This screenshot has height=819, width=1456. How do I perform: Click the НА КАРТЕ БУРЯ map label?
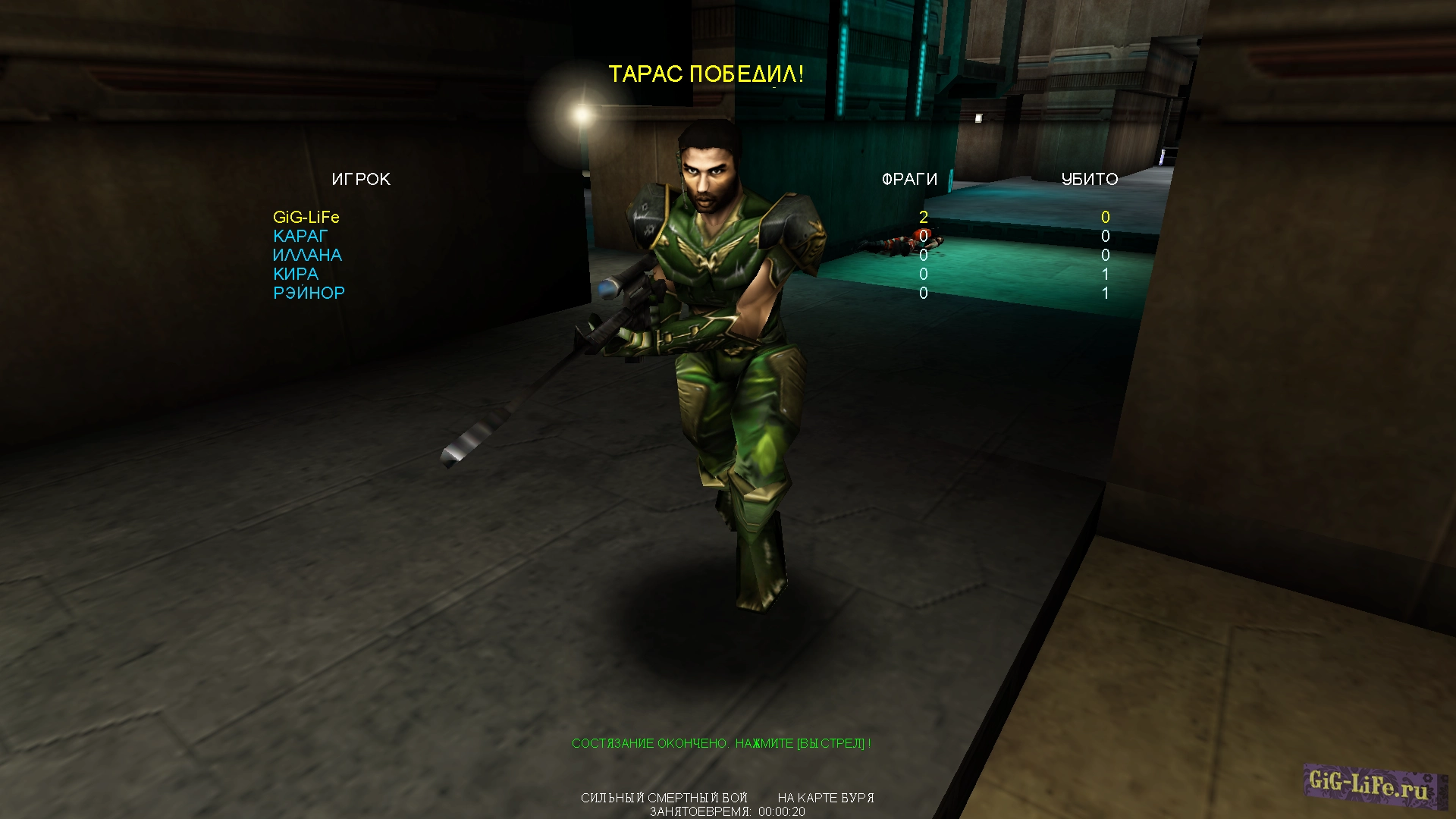point(825,798)
